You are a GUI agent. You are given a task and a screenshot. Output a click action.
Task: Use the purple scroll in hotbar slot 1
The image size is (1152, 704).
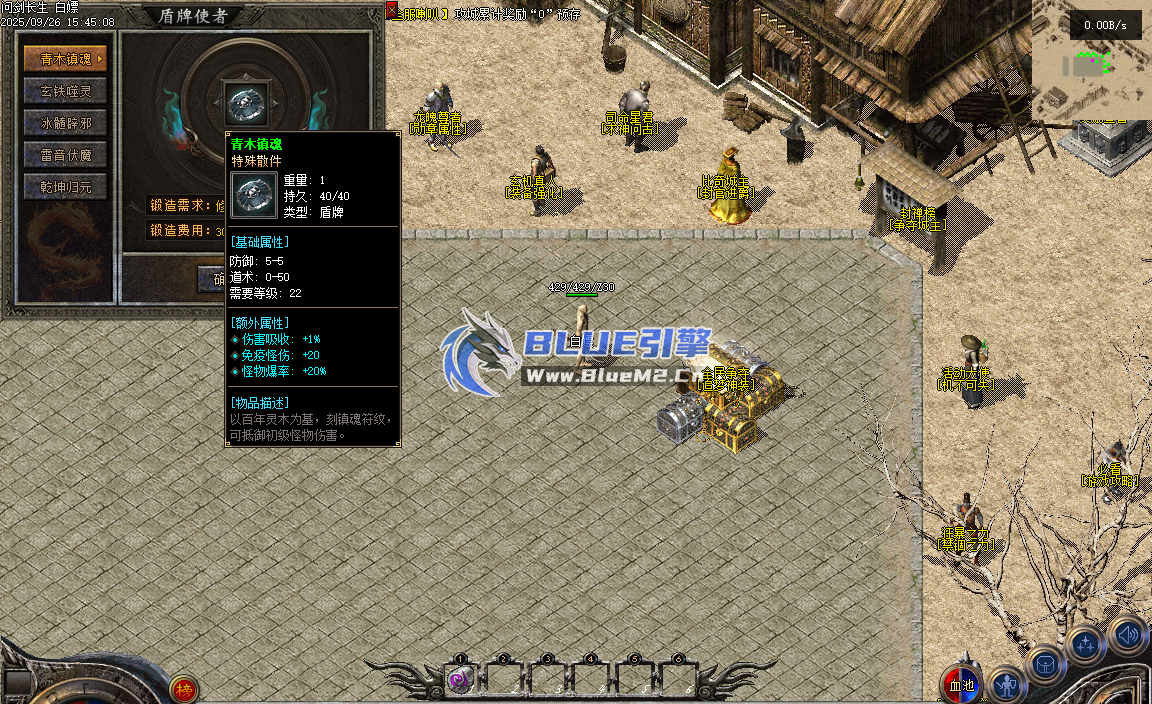[459, 680]
